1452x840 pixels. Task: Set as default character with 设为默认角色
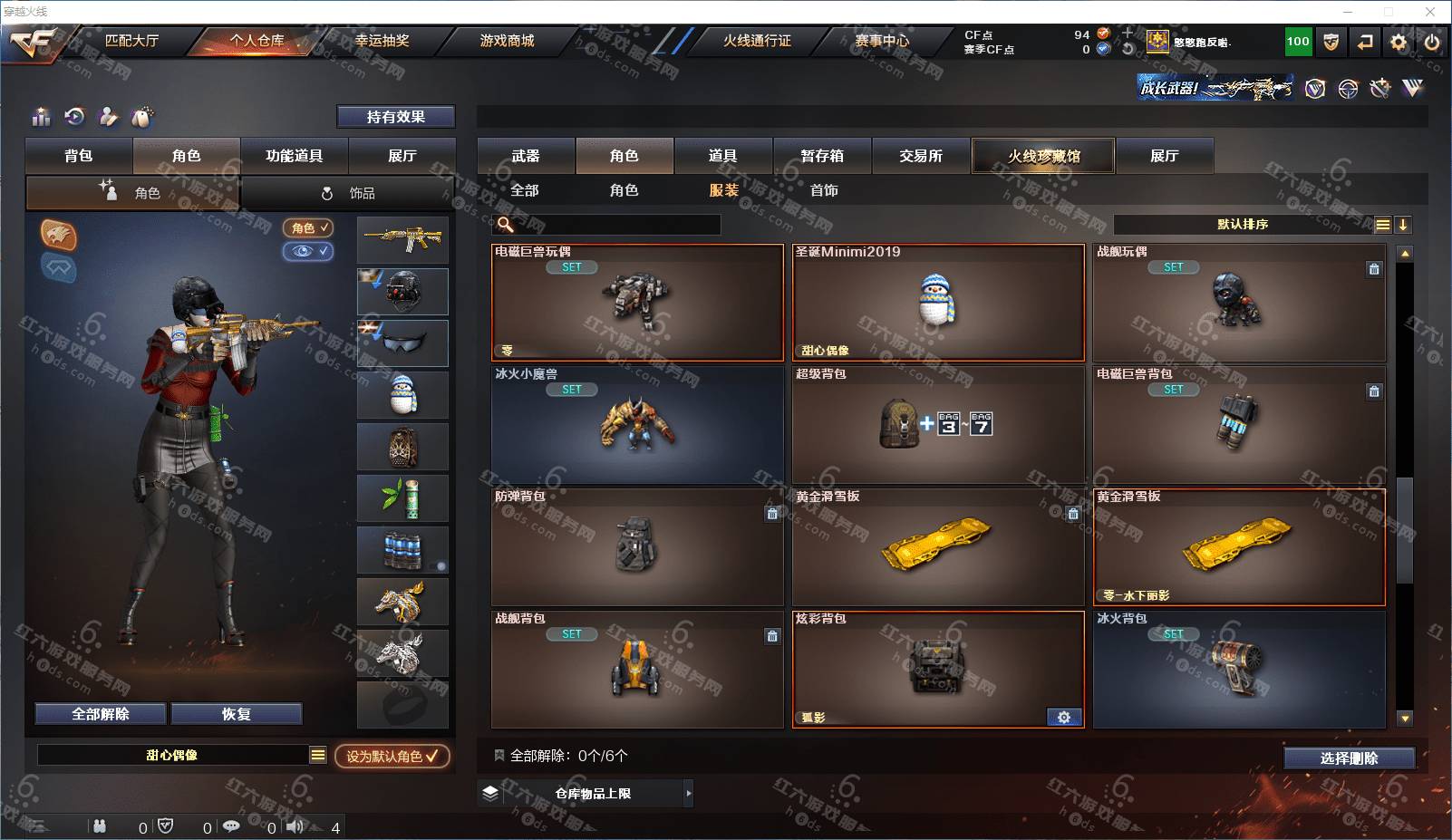[392, 756]
